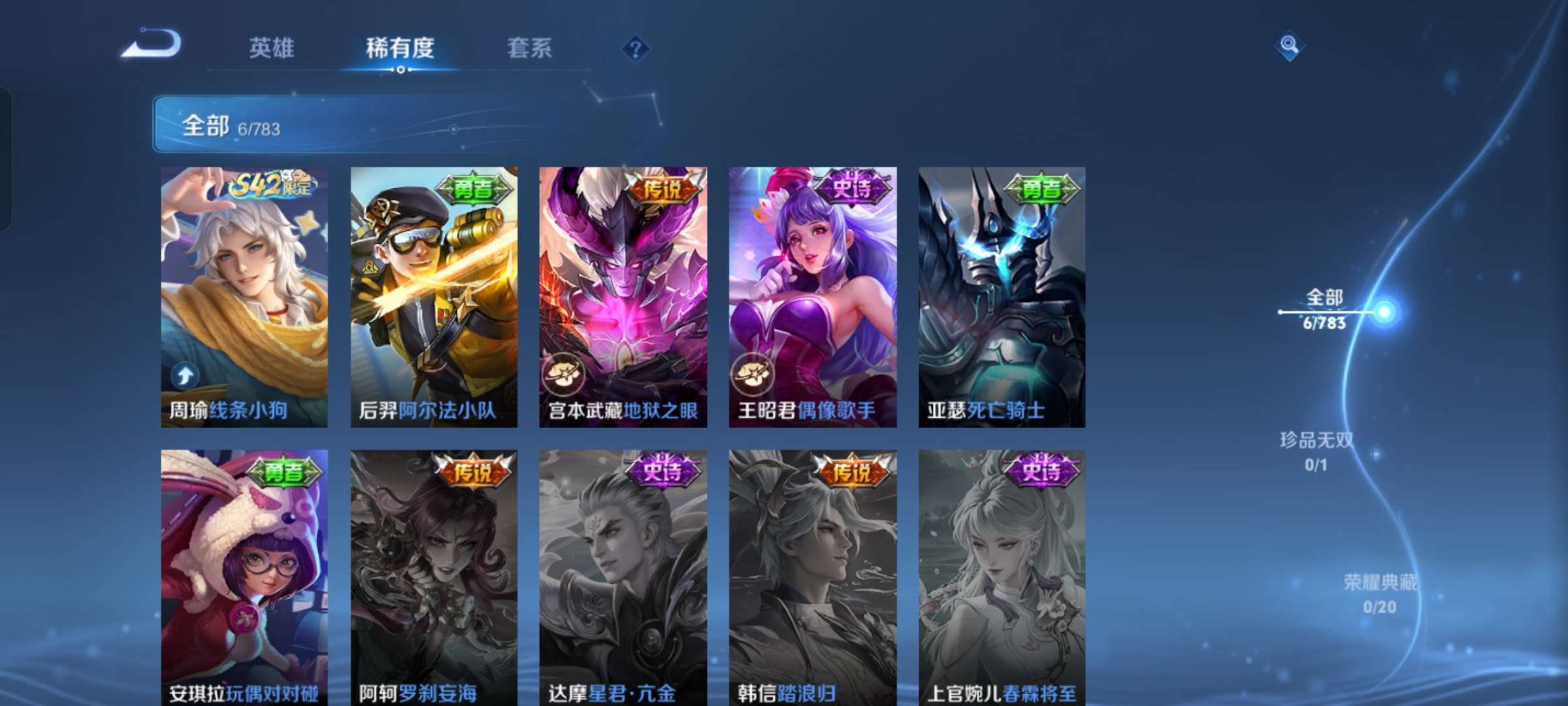The width and height of the screenshot is (1568, 706).
Task: Switch to the 英雄 tab
Action: point(272,48)
